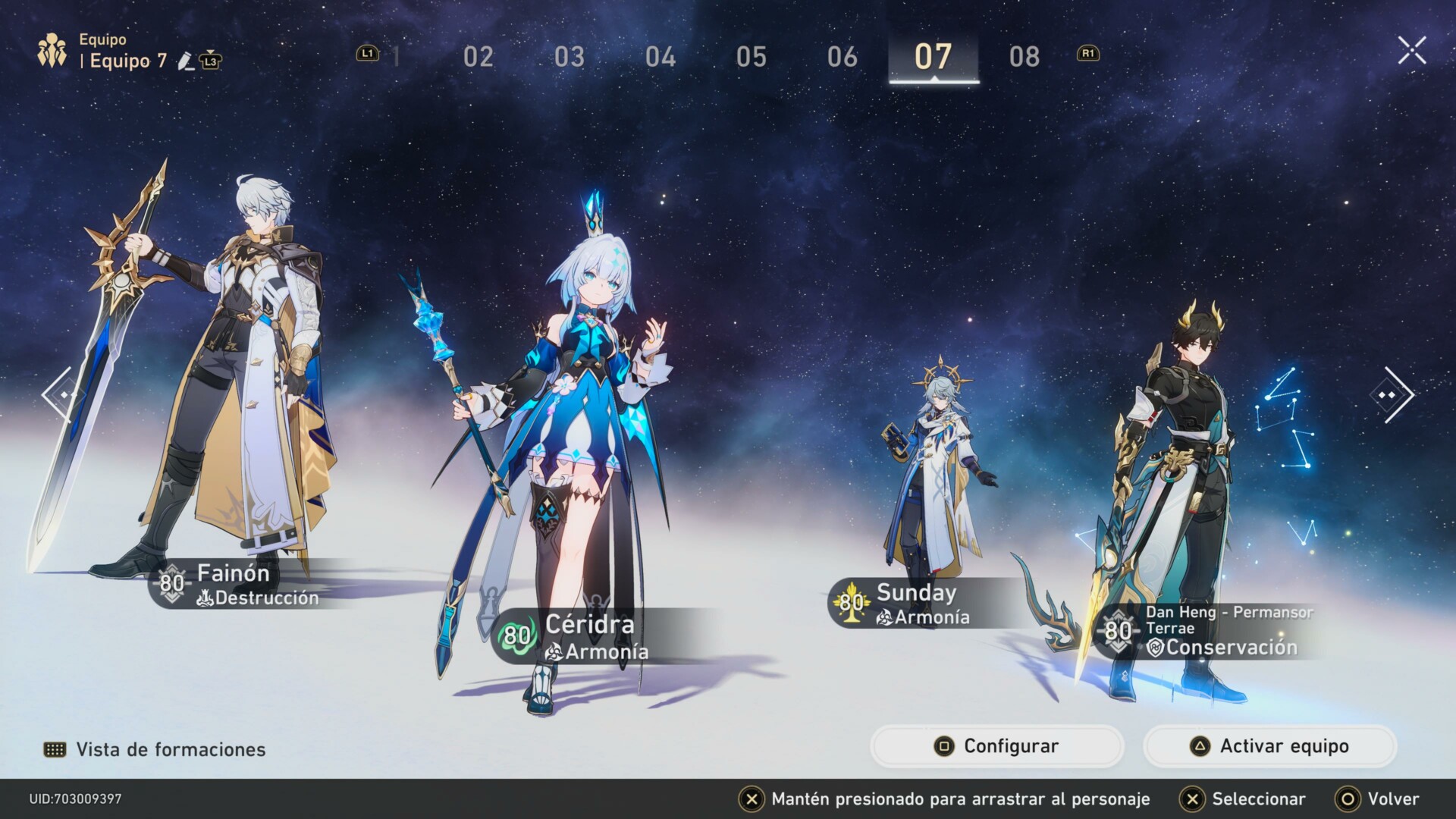Select Dan Heng - Permansor Terrae slot
The height and width of the screenshot is (819, 1456).
[1183, 485]
